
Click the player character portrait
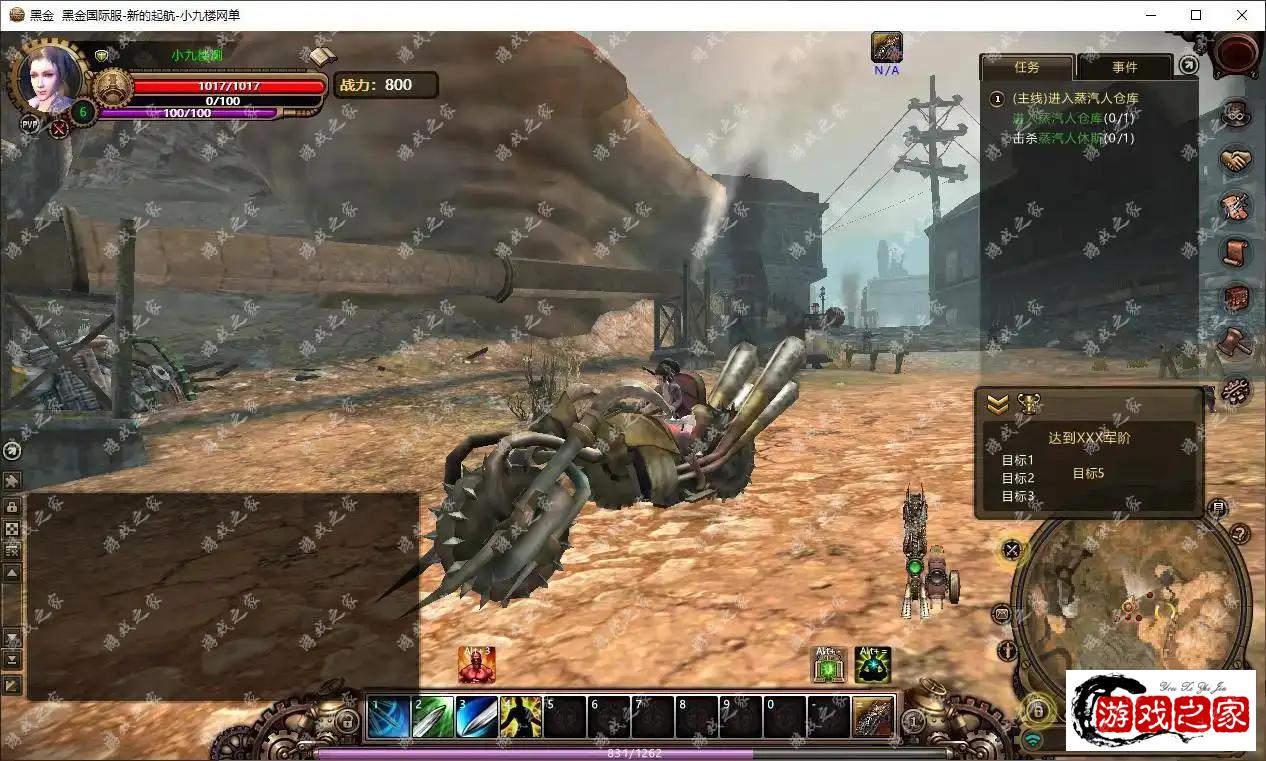(47, 78)
